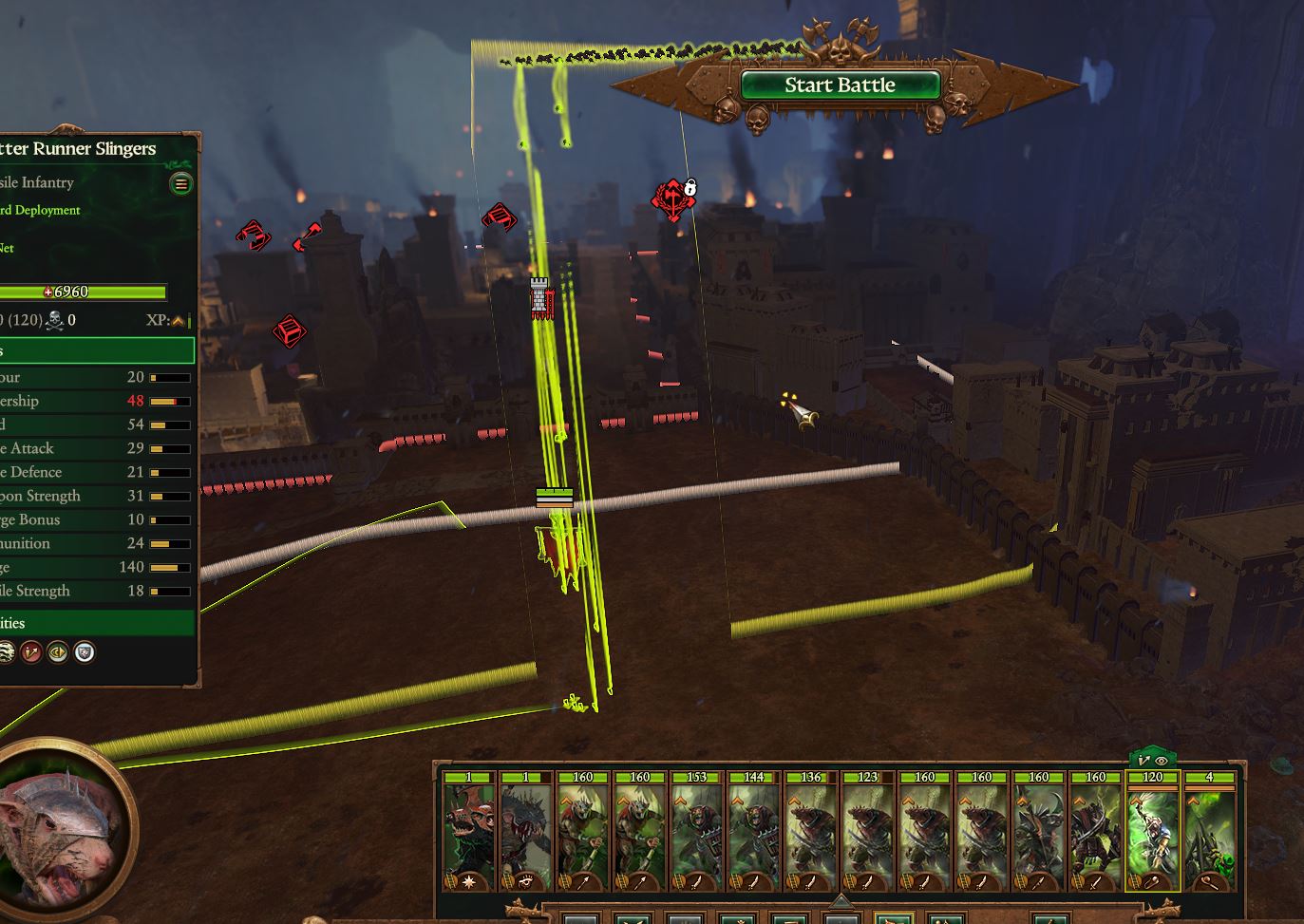This screenshot has height=924, width=1304.
Task: Open the unit details hamburger icon on the panel
Action: click(x=180, y=183)
